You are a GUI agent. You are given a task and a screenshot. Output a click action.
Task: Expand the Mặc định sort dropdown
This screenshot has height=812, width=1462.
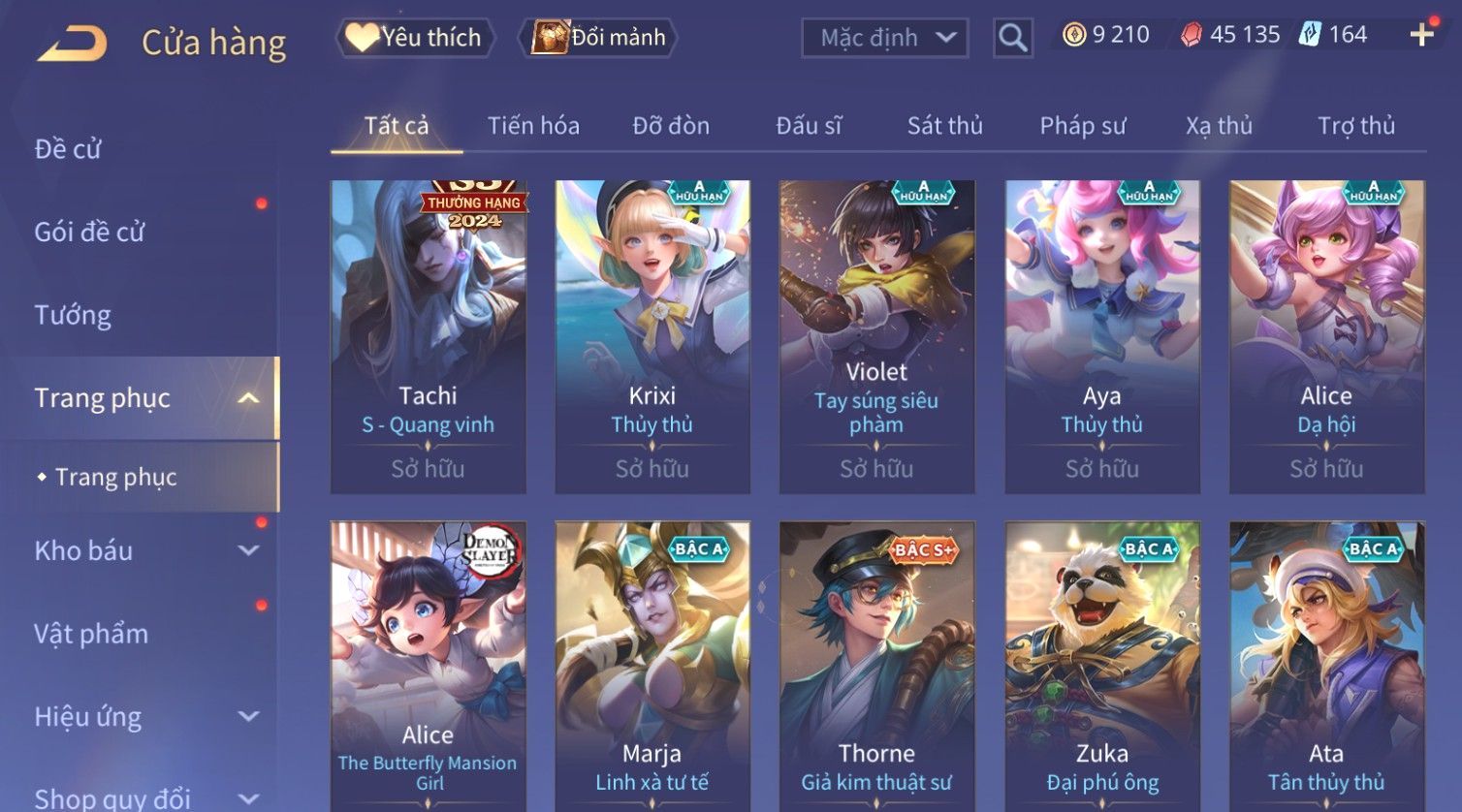pos(884,38)
